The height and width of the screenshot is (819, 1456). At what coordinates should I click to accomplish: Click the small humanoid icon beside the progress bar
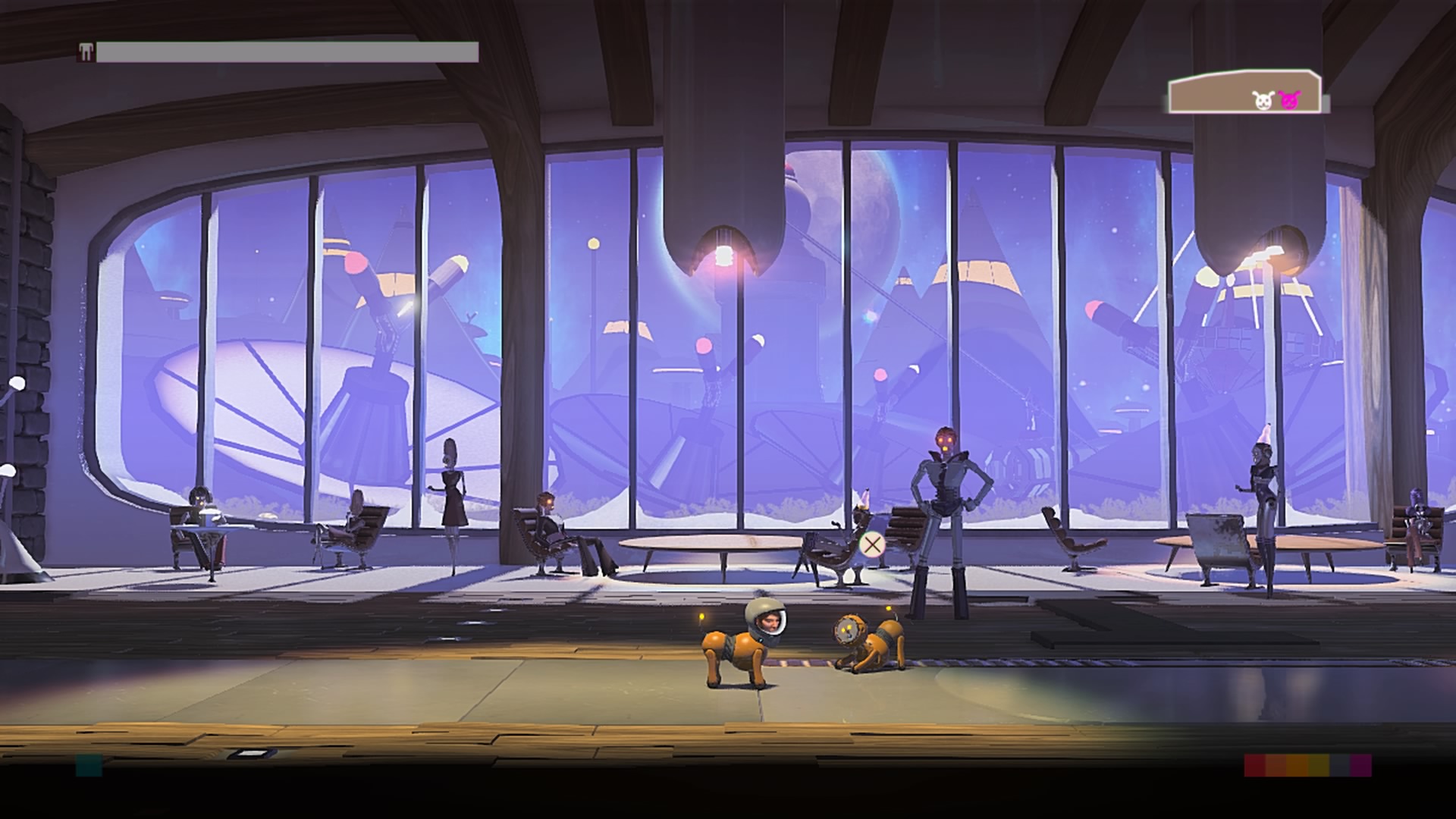tap(86, 52)
